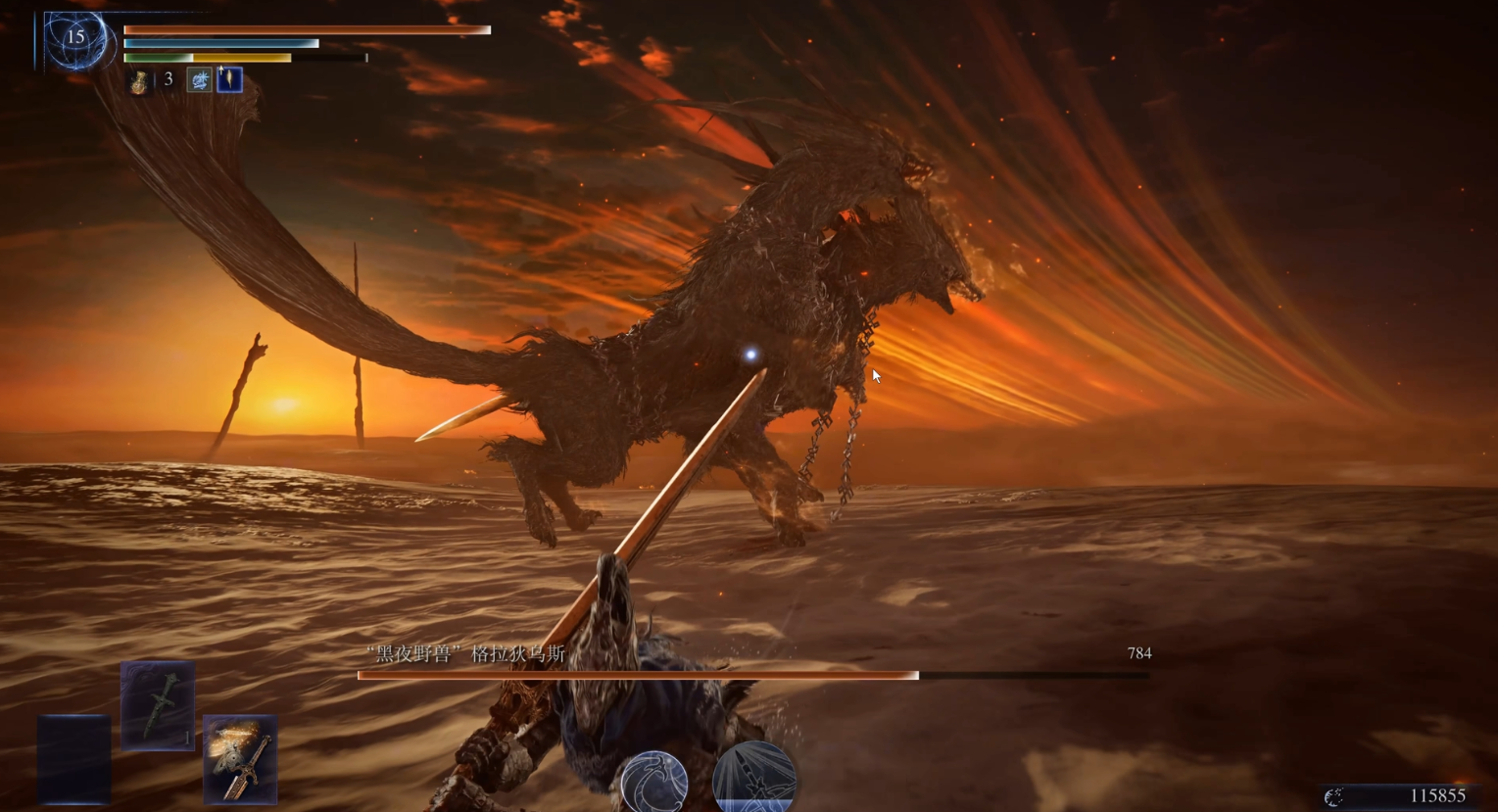Click the level 15 character emblem
Viewport: 1498px width, 812px height.
point(75,40)
